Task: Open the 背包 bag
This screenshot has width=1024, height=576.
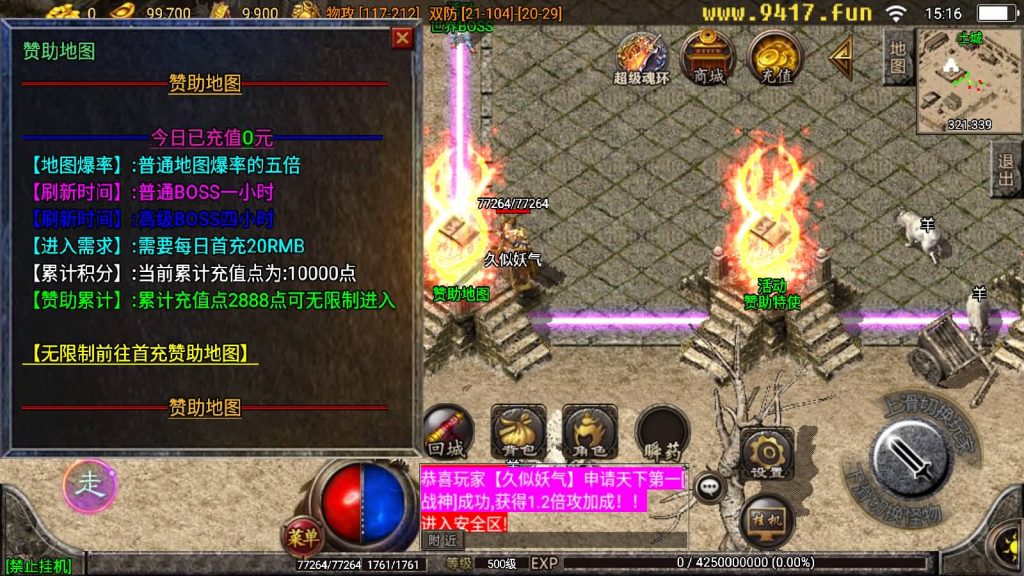Action: point(517,431)
